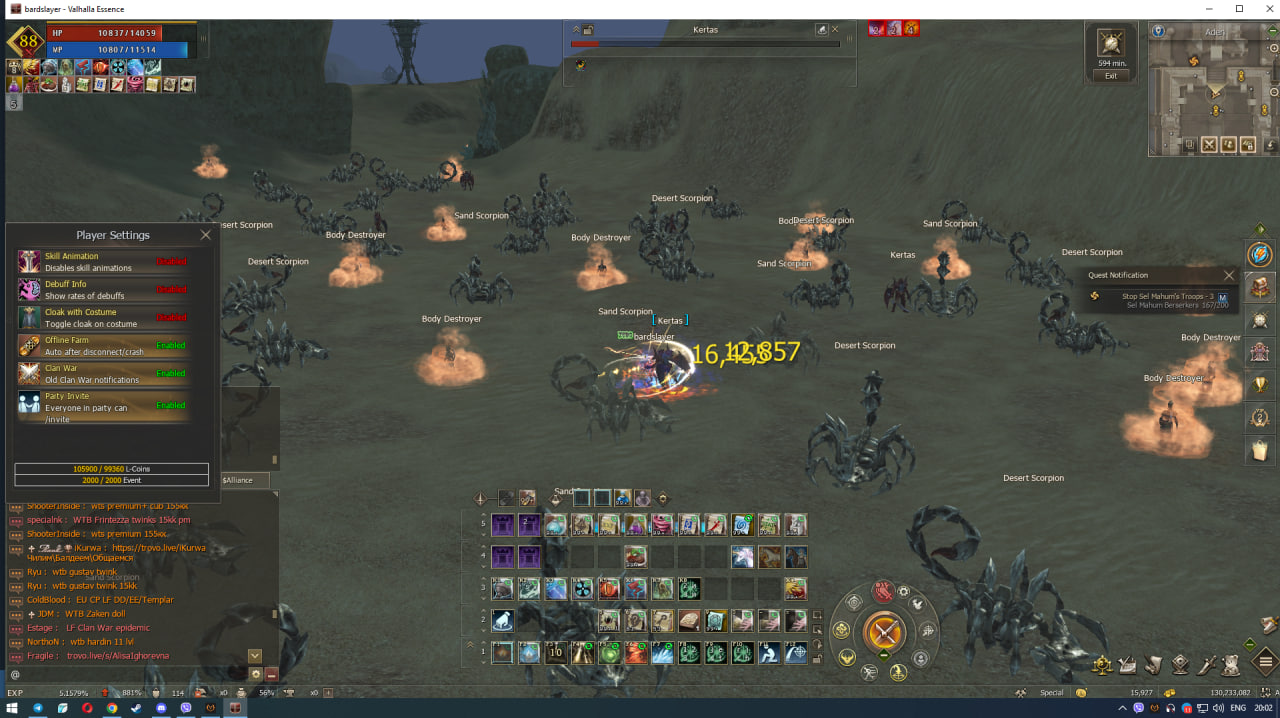This screenshot has width=1280, height=718.
Task: Open the shopping bag icon on right sidebar
Action: point(1259,450)
